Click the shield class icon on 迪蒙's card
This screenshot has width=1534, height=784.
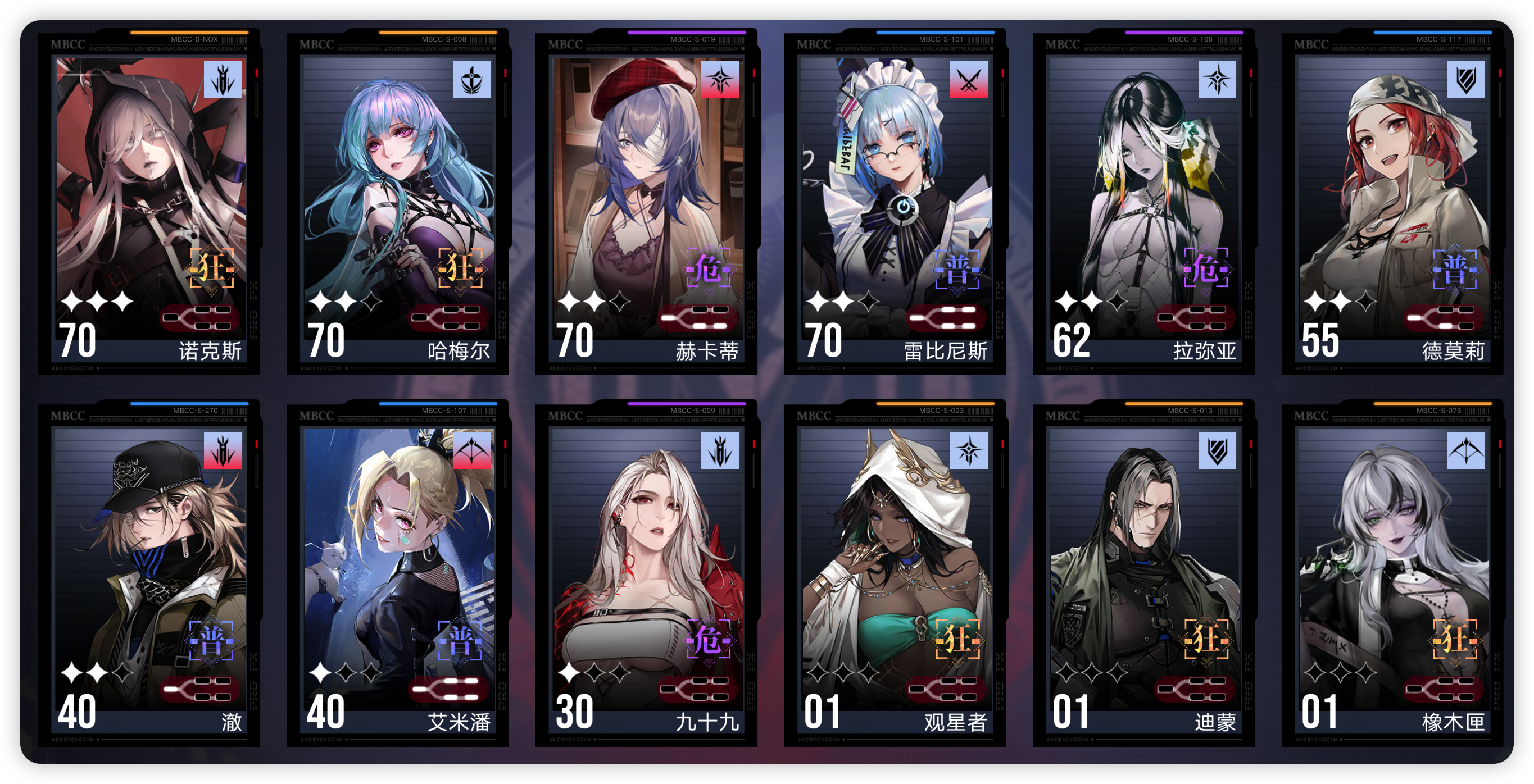(x=1217, y=450)
